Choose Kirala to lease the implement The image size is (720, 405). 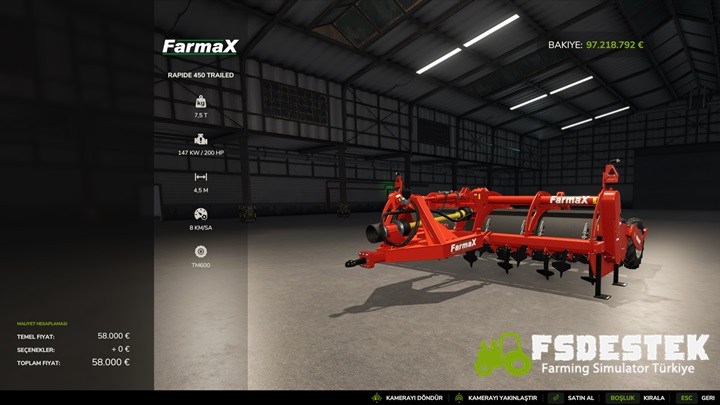click(x=653, y=398)
